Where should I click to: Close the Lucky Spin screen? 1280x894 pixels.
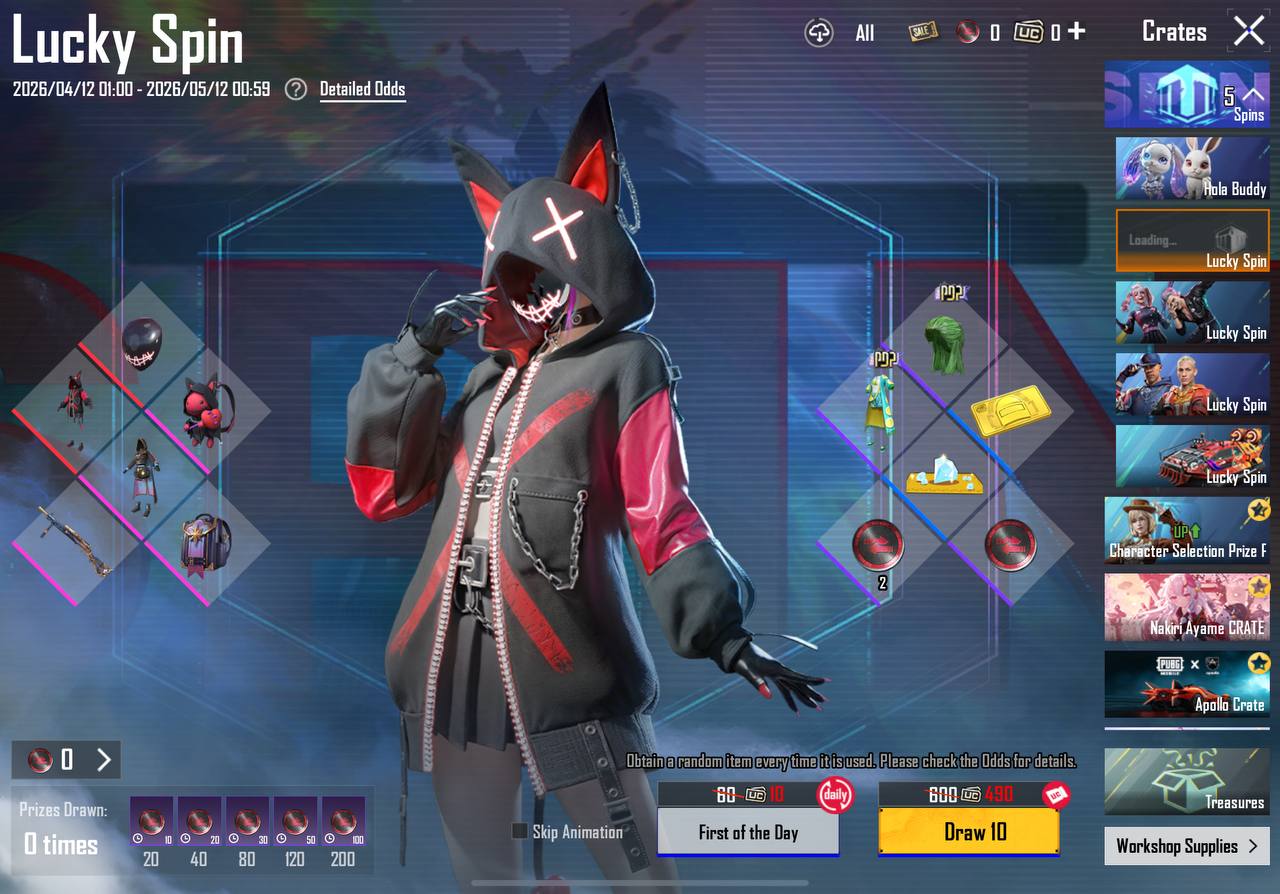point(1249,31)
